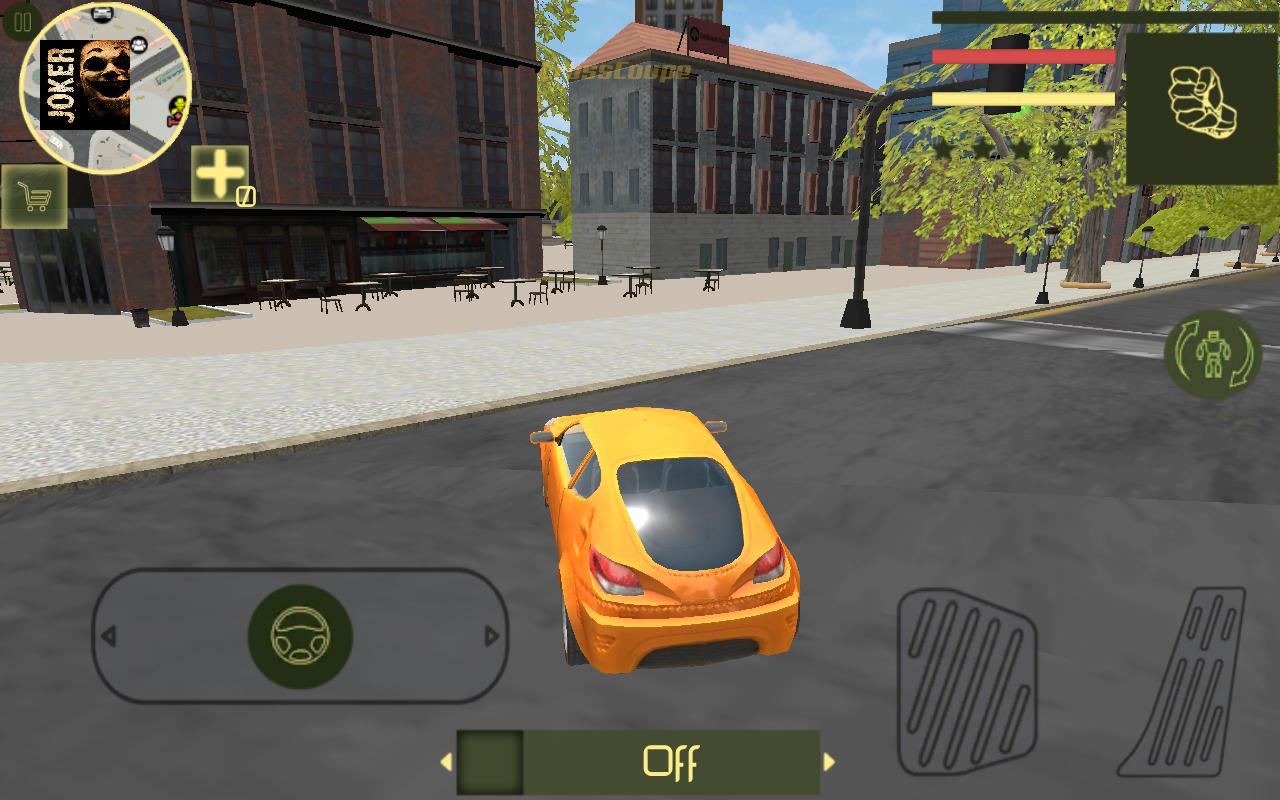The image size is (1280, 800).
Task: Open the shop cart button
Action: click(x=35, y=197)
